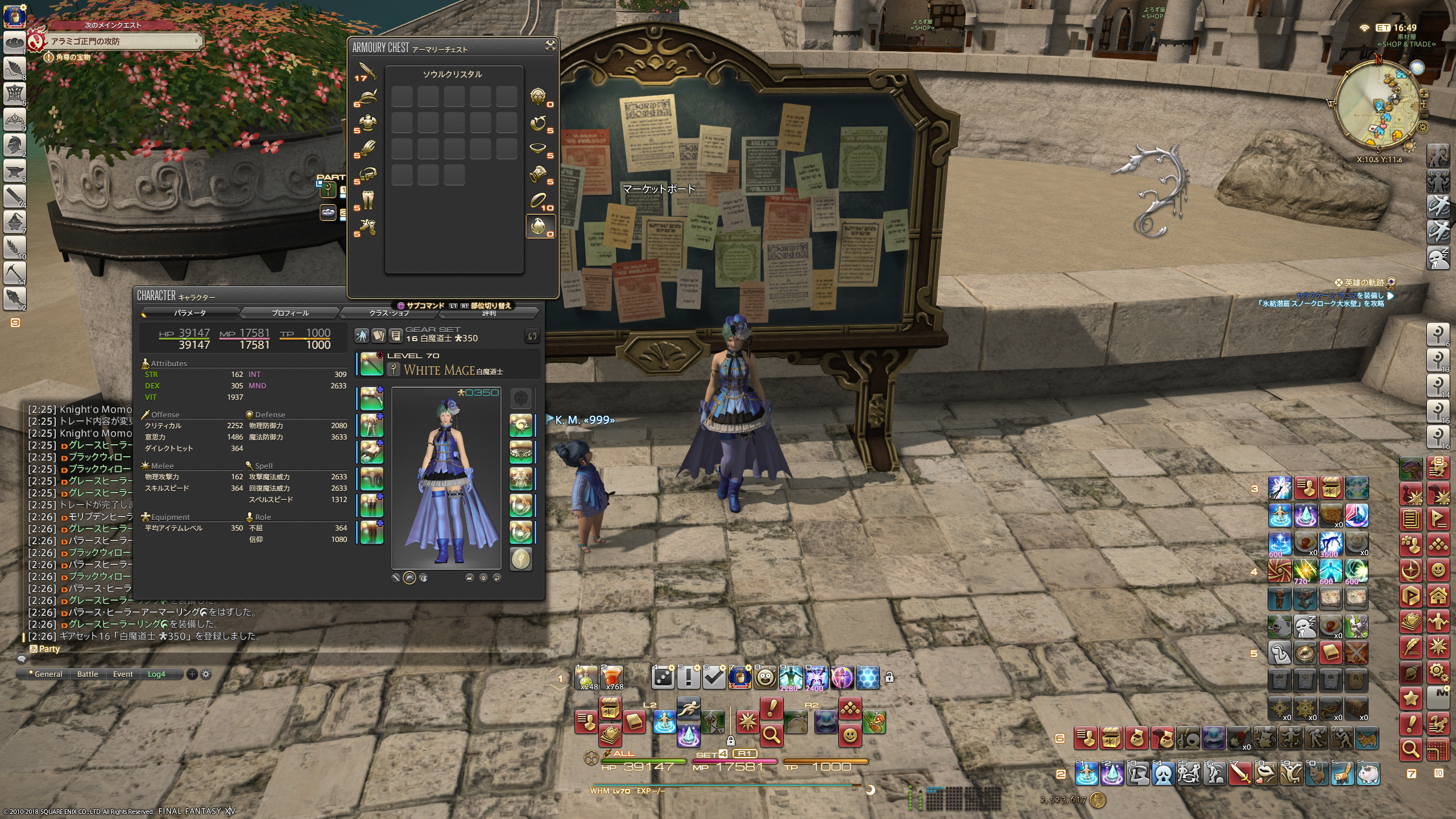The width and height of the screenshot is (1456, 819).
Task: Toggle the hotbar padlock beside hotbar 1
Action: pos(890,677)
